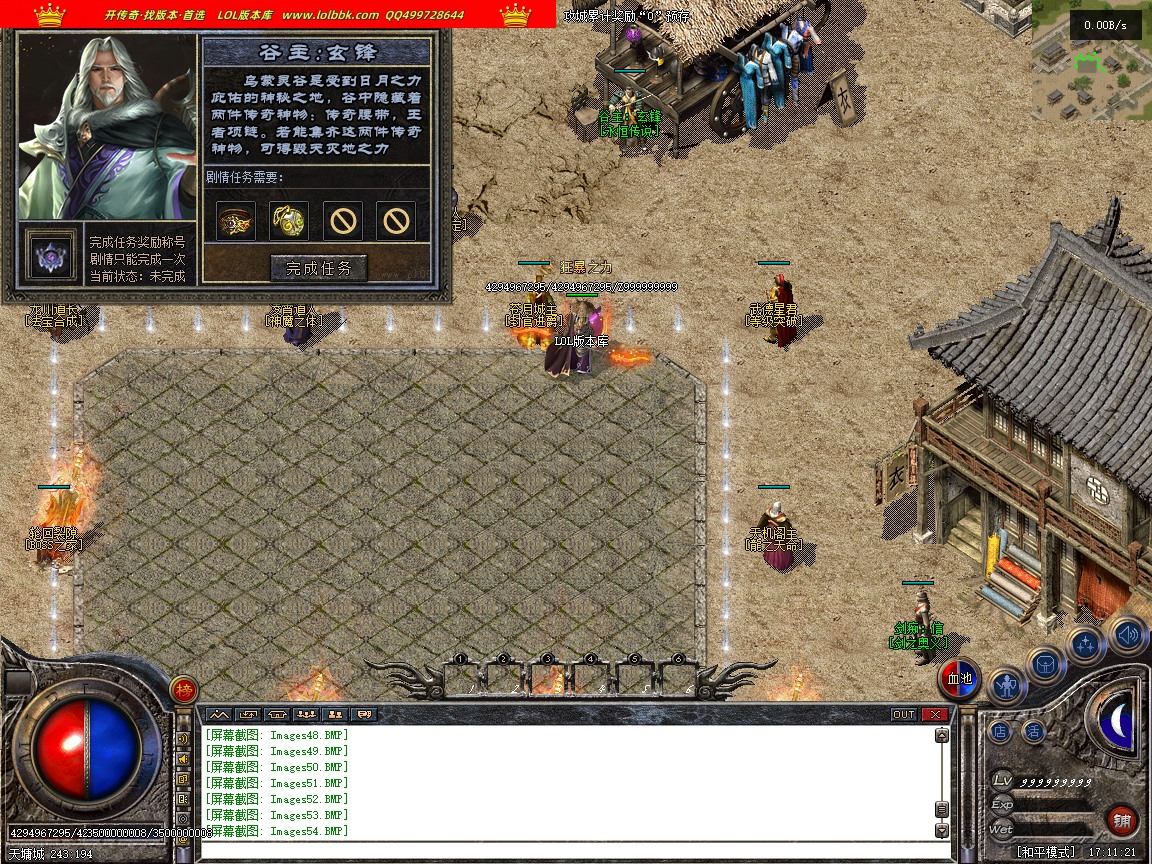The width and height of the screenshot is (1152, 864).
Task: Open the 榜 ranking button
Action: [183, 689]
